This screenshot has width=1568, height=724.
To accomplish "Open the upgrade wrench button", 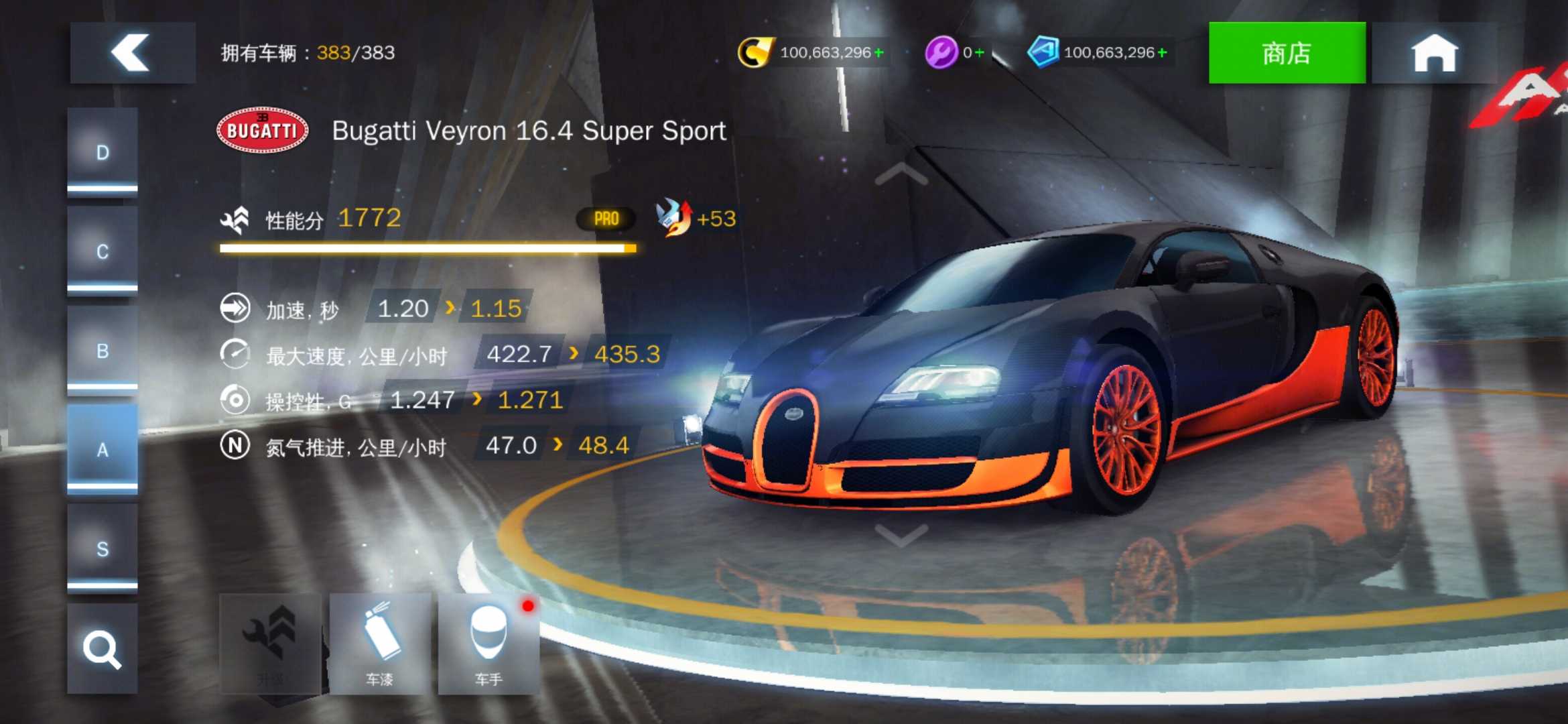I will (x=270, y=644).
